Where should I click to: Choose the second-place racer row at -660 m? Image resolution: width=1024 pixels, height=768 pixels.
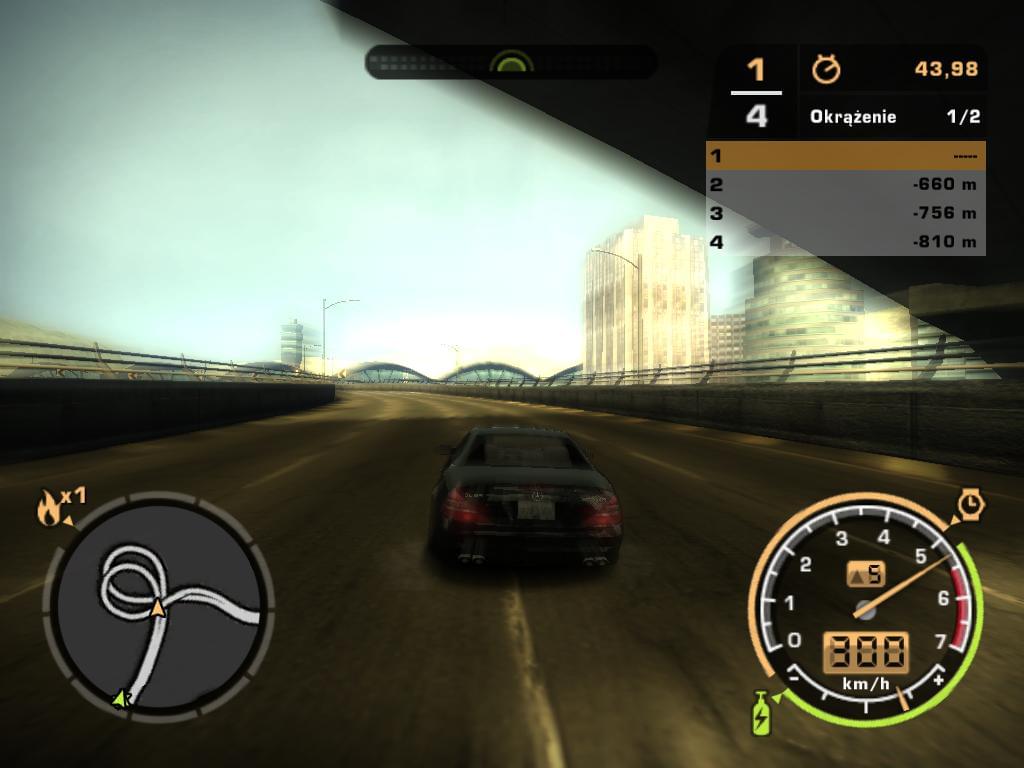[846, 184]
